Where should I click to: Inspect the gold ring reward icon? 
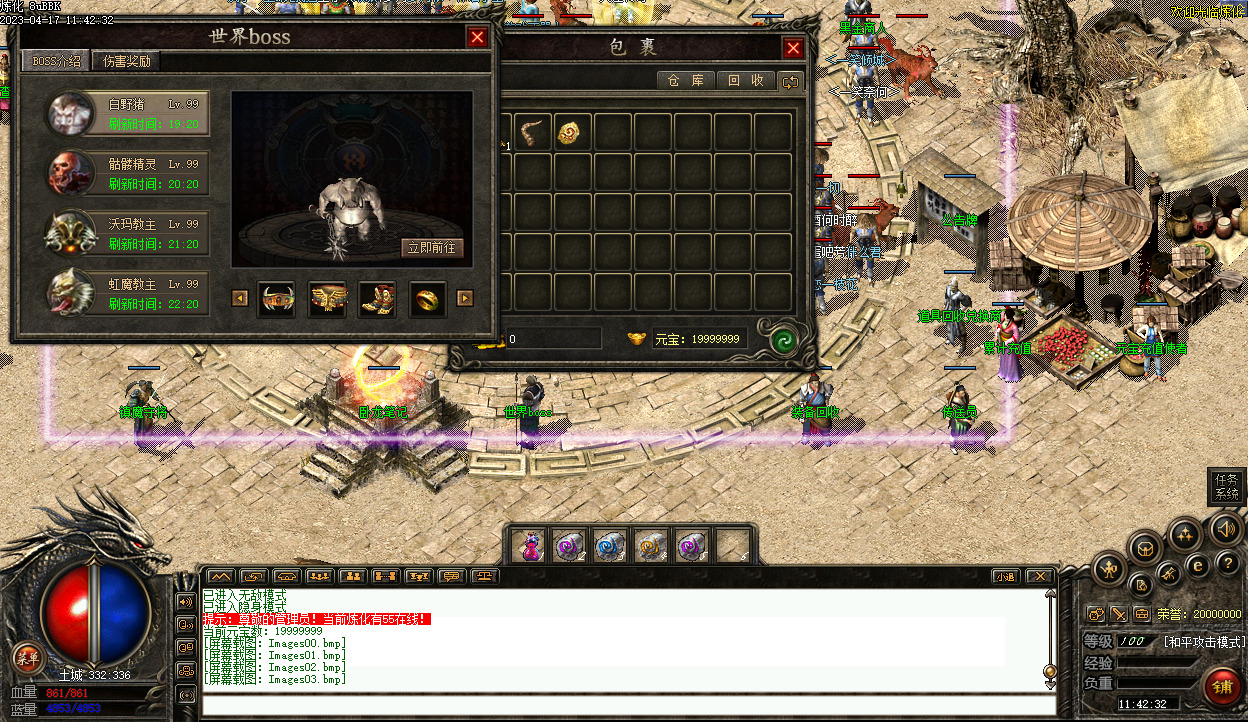pyautogui.click(x=428, y=298)
